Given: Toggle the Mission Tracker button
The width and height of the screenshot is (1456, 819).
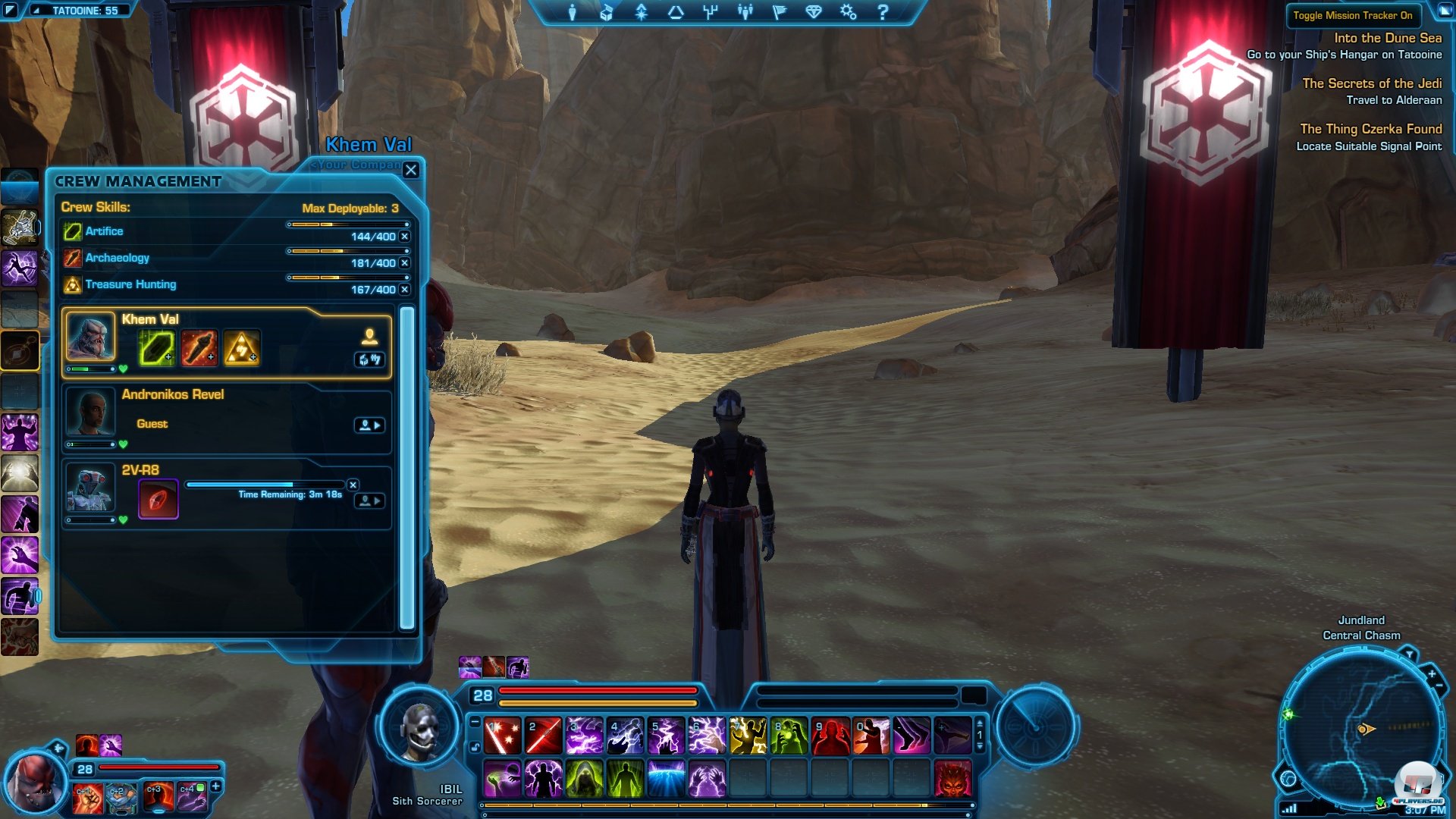Looking at the screenshot, I should (x=1352, y=15).
